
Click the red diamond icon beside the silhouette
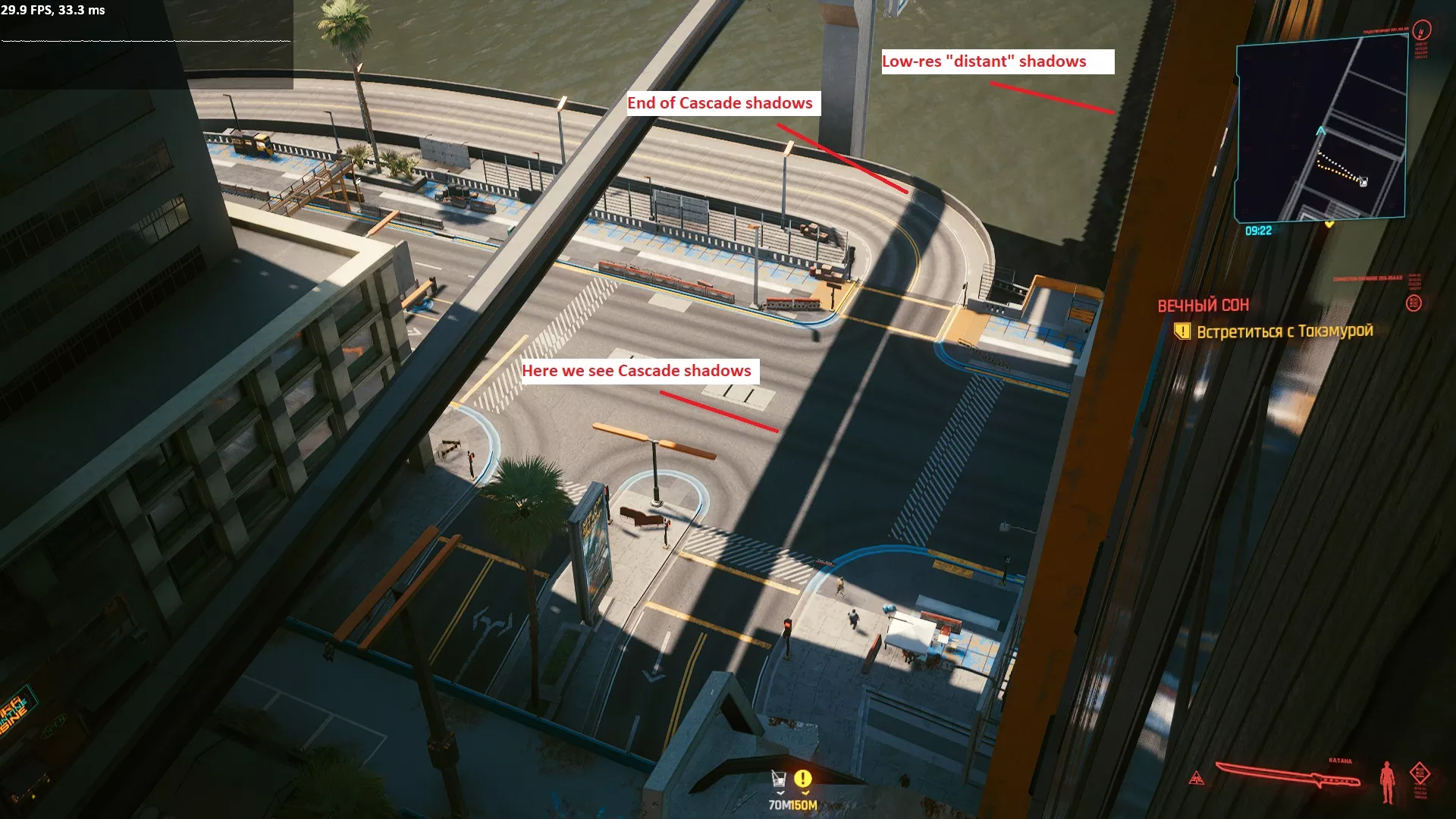pyautogui.click(x=1420, y=774)
